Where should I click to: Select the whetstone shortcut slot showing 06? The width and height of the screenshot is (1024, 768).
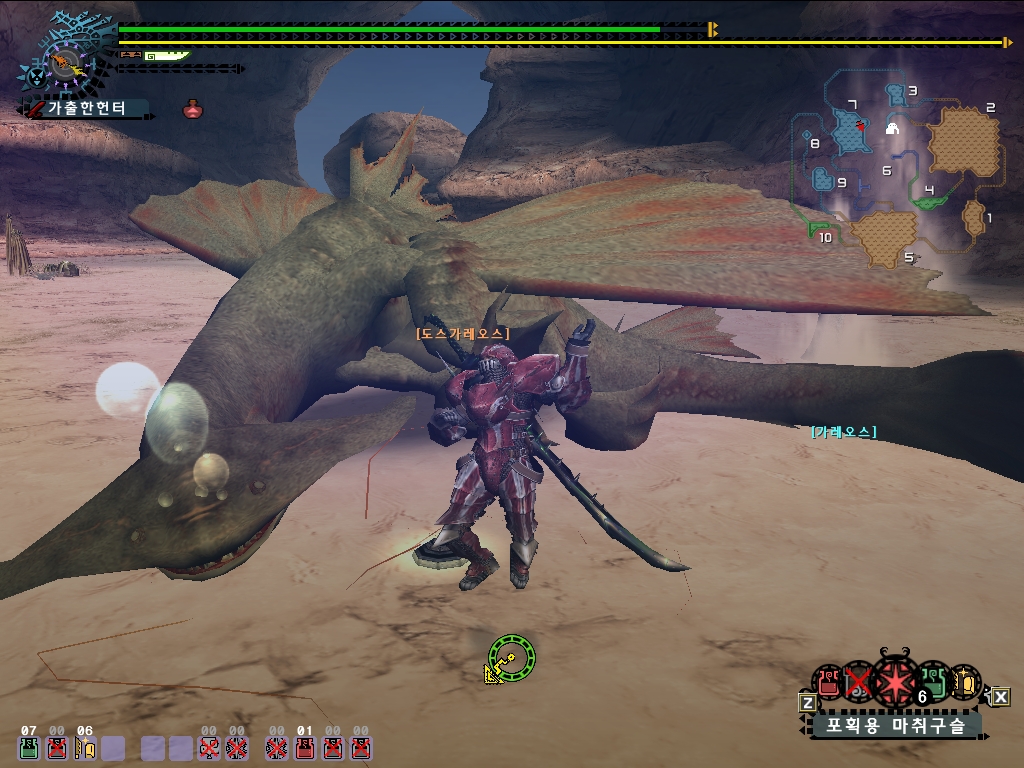[x=85, y=746]
